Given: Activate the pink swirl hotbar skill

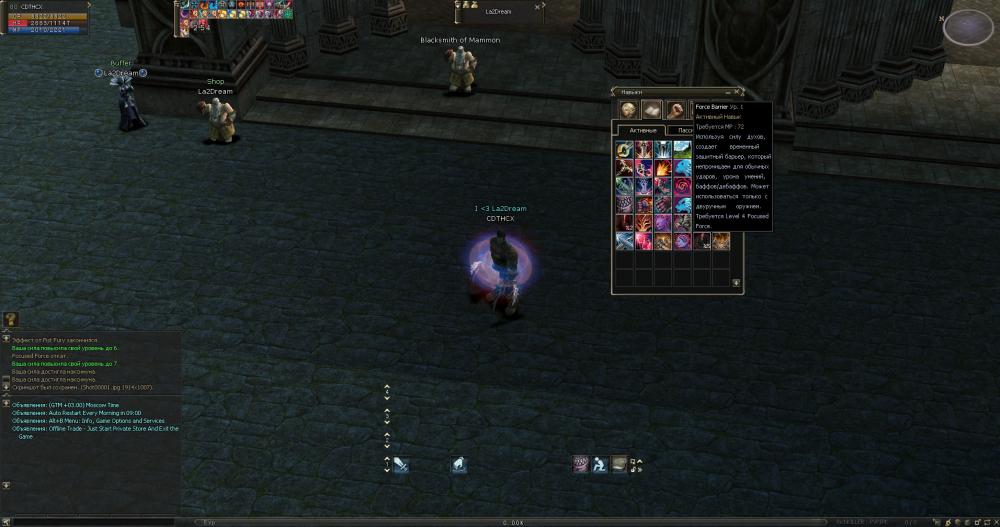Looking at the screenshot, I should pos(579,464).
